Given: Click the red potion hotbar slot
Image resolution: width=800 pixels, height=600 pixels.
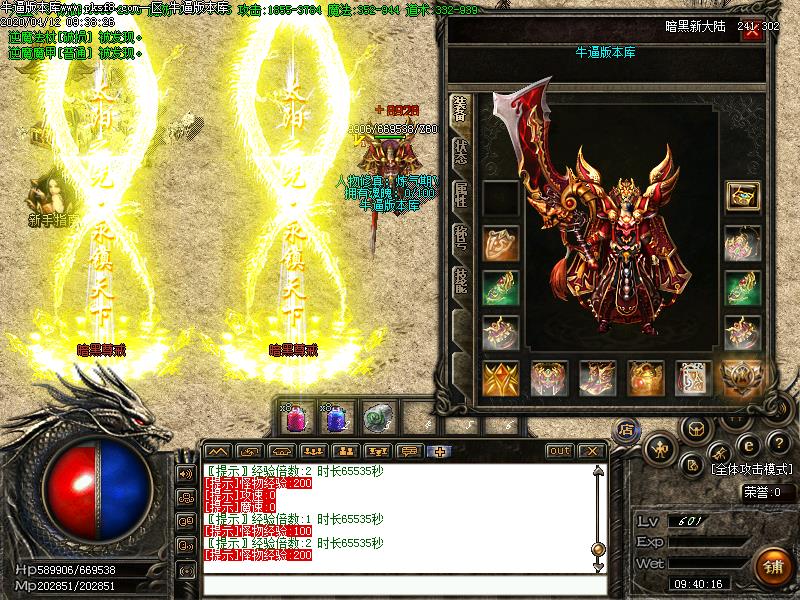Looking at the screenshot, I should coord(295,417).
